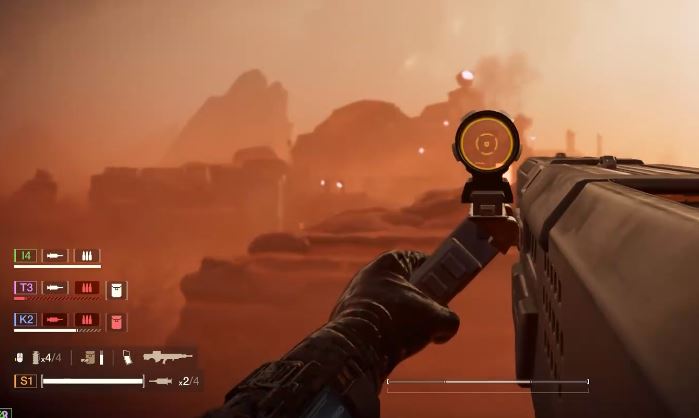Click T3's red ammo bullets icon

pos(86,287)
